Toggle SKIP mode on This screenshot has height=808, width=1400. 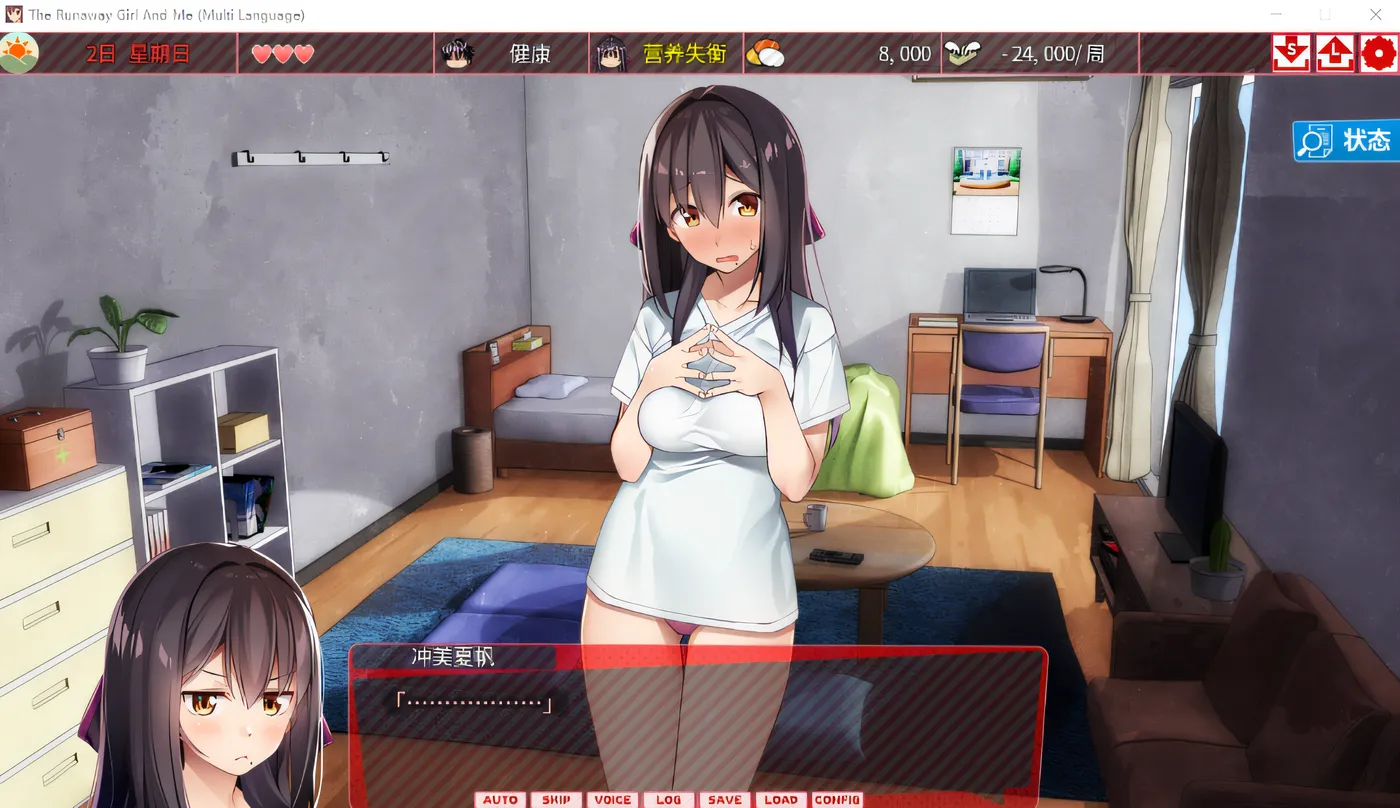point(556,798)
